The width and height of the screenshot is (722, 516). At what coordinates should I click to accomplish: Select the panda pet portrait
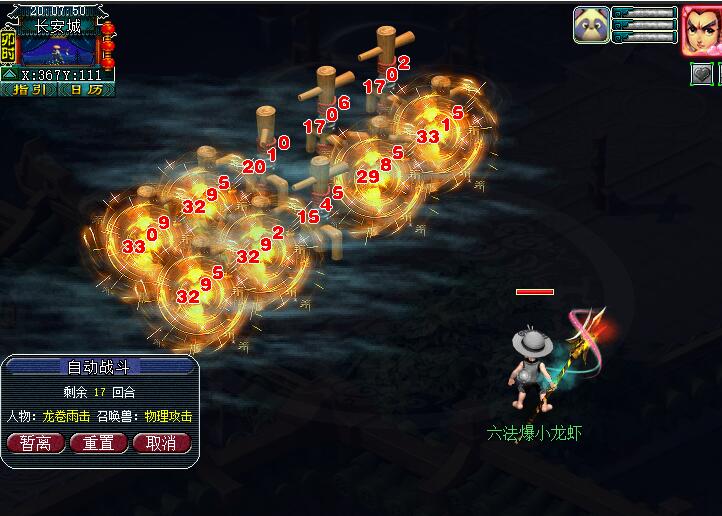coord(591,24)
